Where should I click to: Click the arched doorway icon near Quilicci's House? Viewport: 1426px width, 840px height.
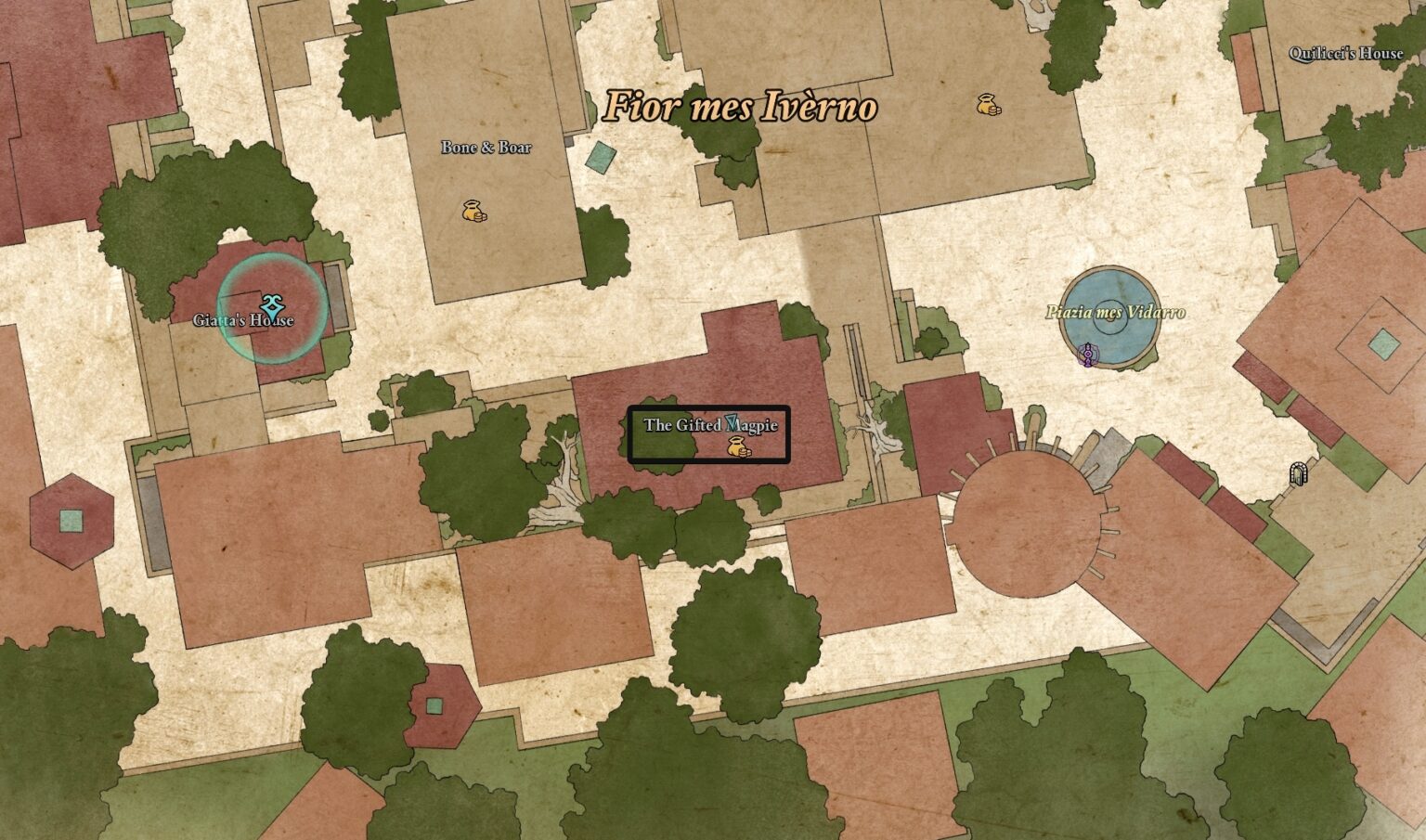1300,473
